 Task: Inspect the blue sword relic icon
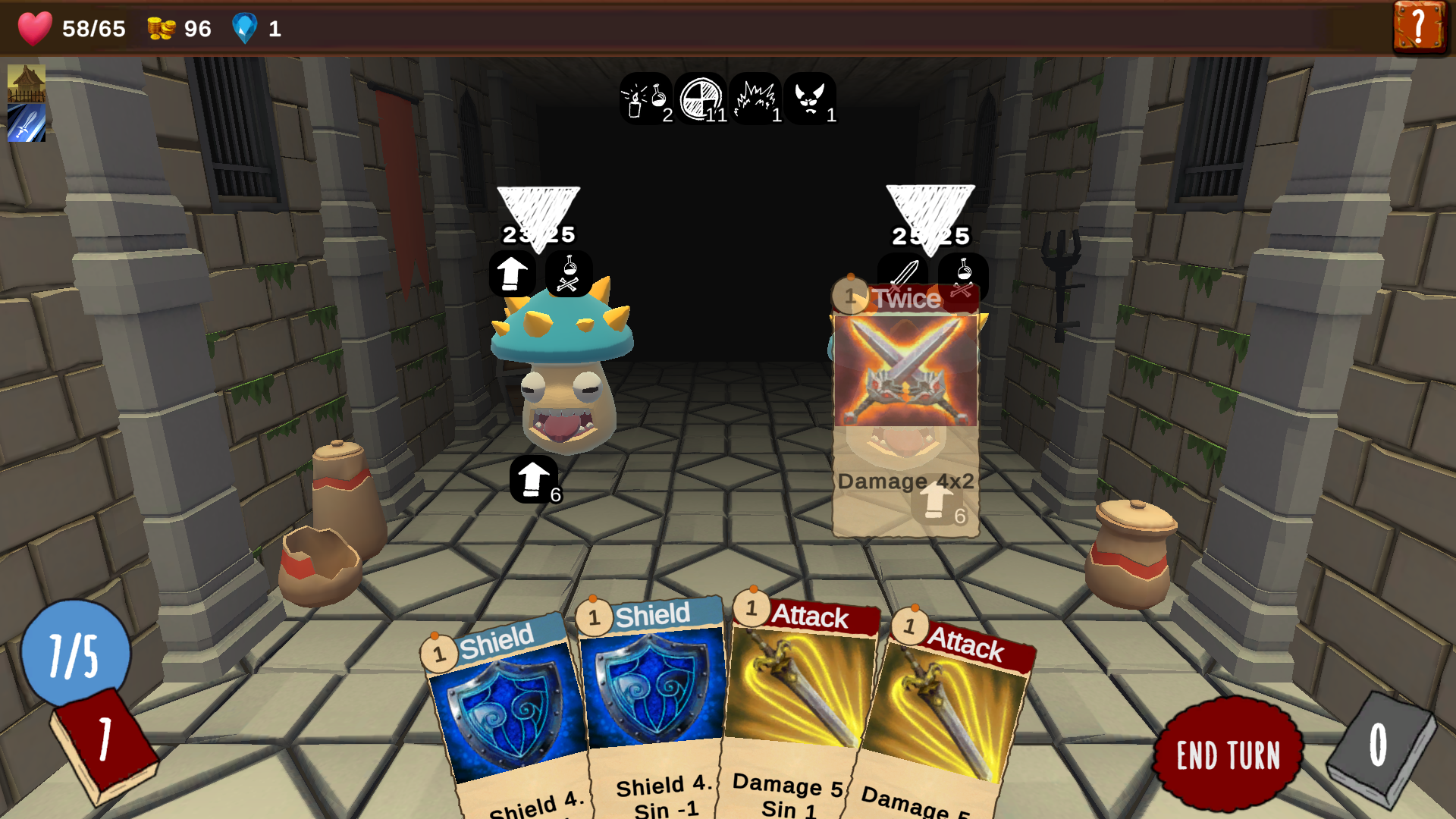pyautogui.click(x=27, y=123)
